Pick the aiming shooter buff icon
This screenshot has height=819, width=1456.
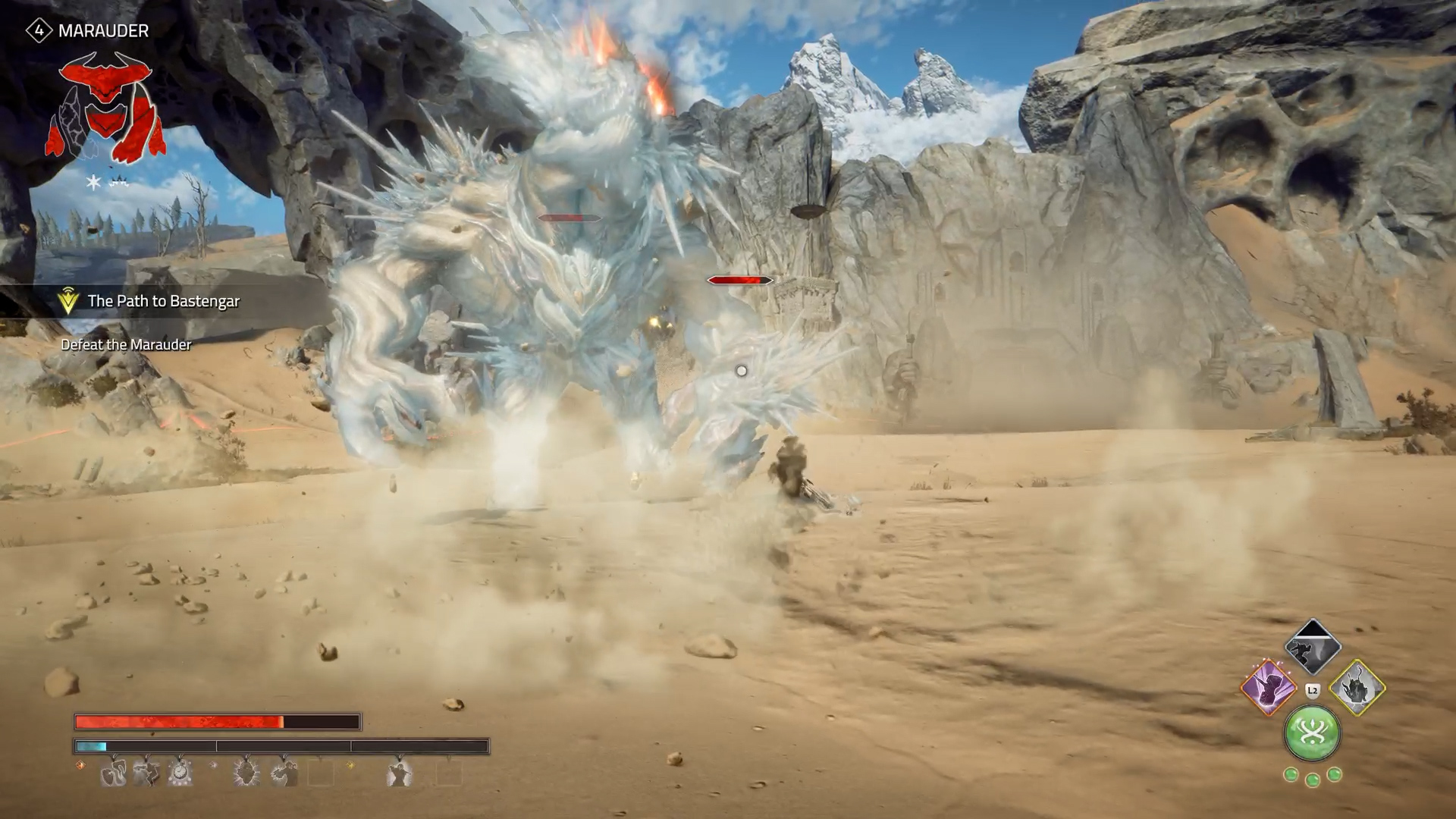283,773
